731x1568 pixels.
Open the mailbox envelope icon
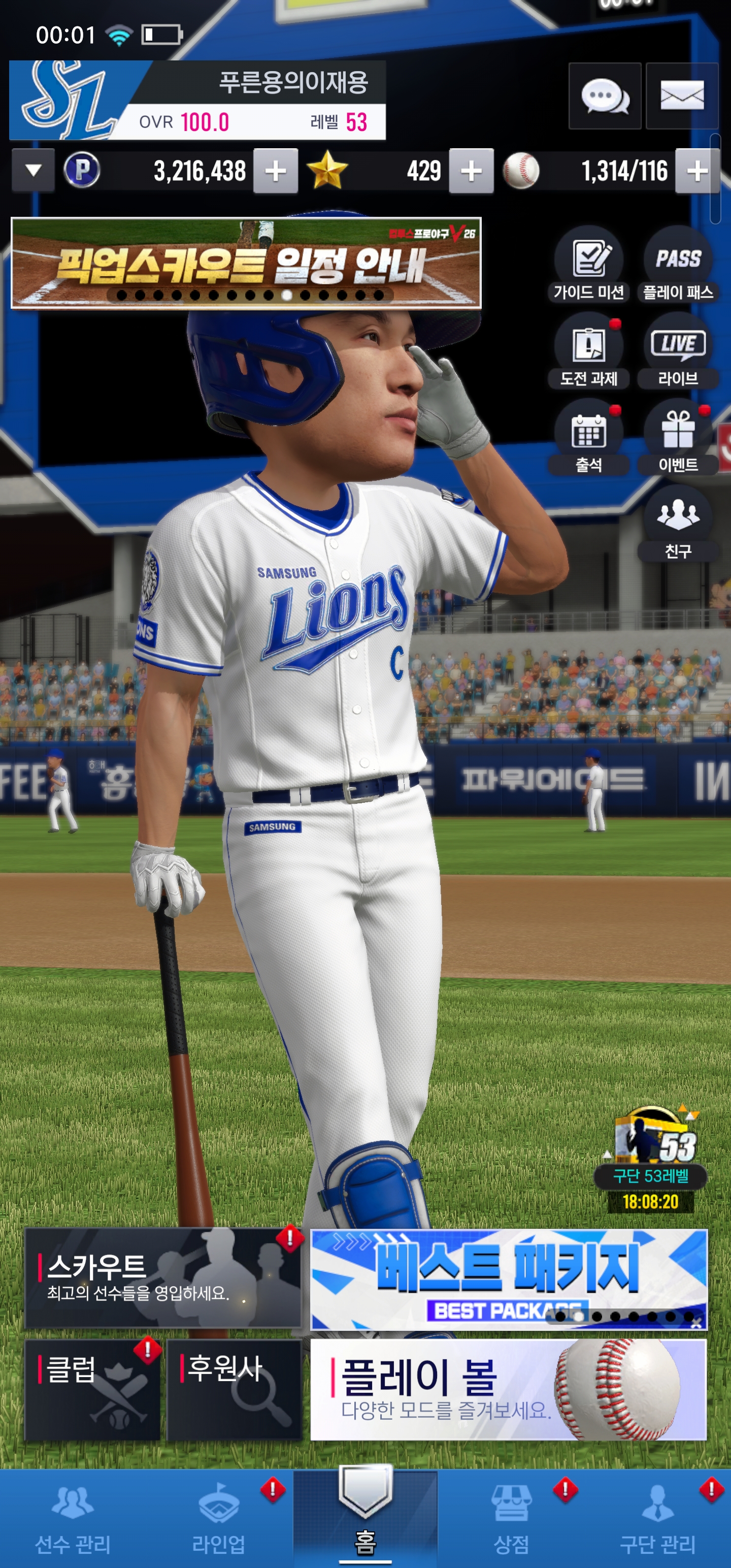pos(682,96)
